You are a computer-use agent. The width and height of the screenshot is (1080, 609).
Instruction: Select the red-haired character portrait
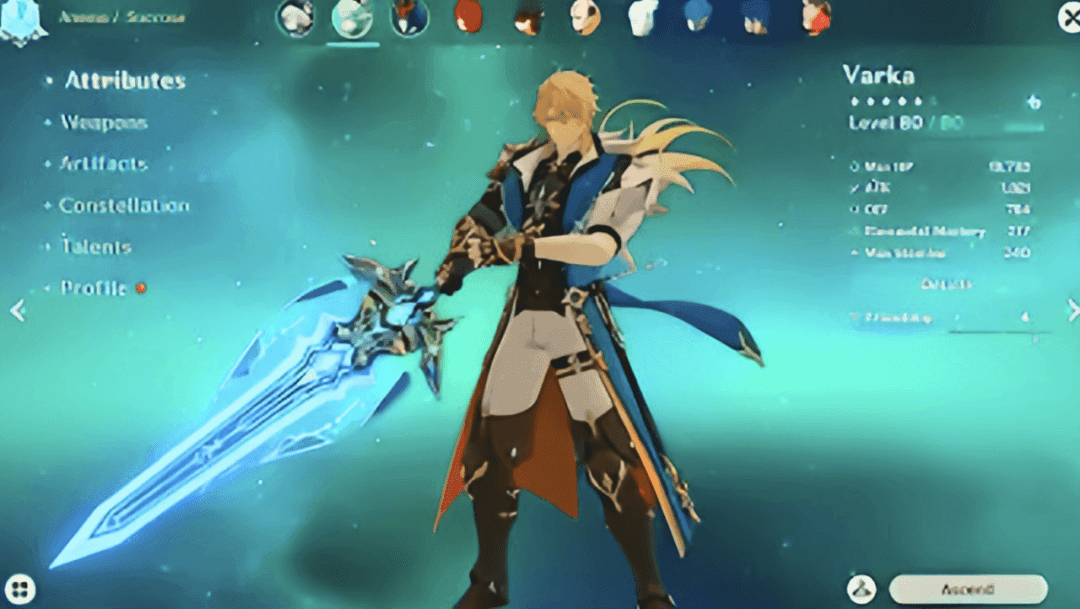[467, 17]
